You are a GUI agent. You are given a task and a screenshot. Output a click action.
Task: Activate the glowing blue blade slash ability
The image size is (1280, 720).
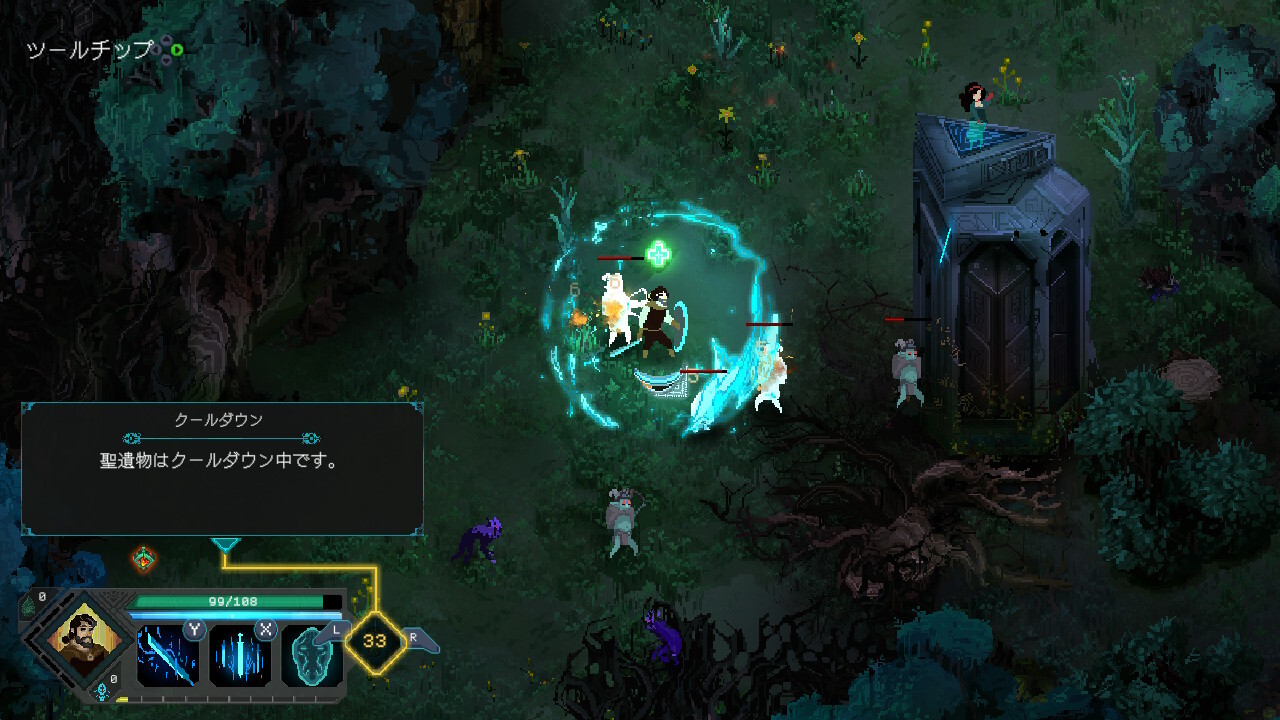[x=167, y=655]
